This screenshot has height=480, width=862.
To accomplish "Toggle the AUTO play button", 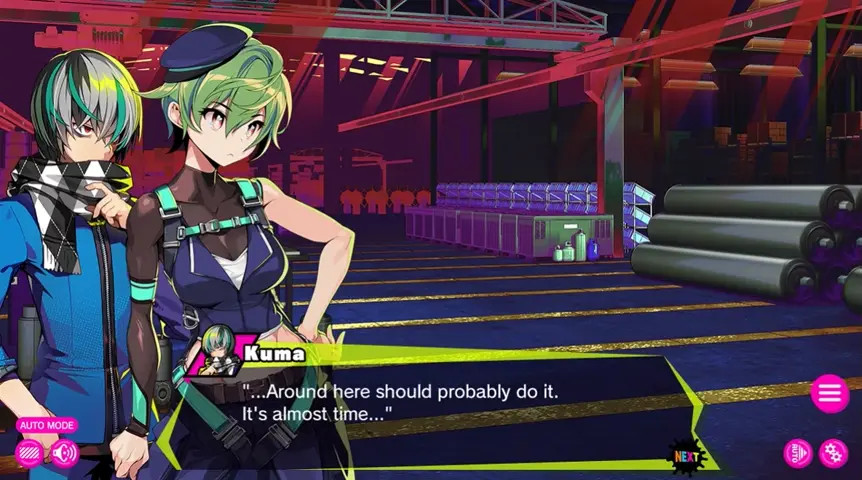I will tap(798, 453).
